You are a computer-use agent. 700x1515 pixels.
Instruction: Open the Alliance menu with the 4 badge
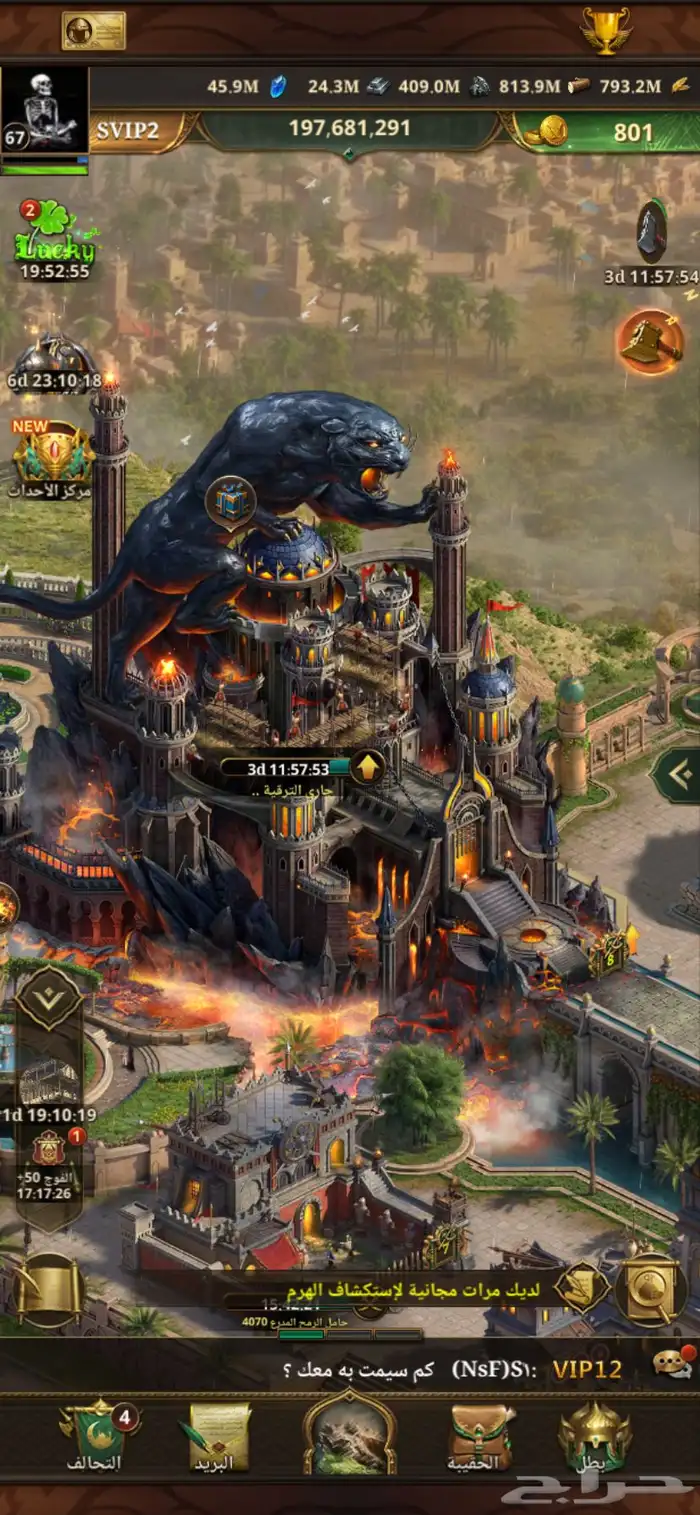click(x=95, y=1436)
